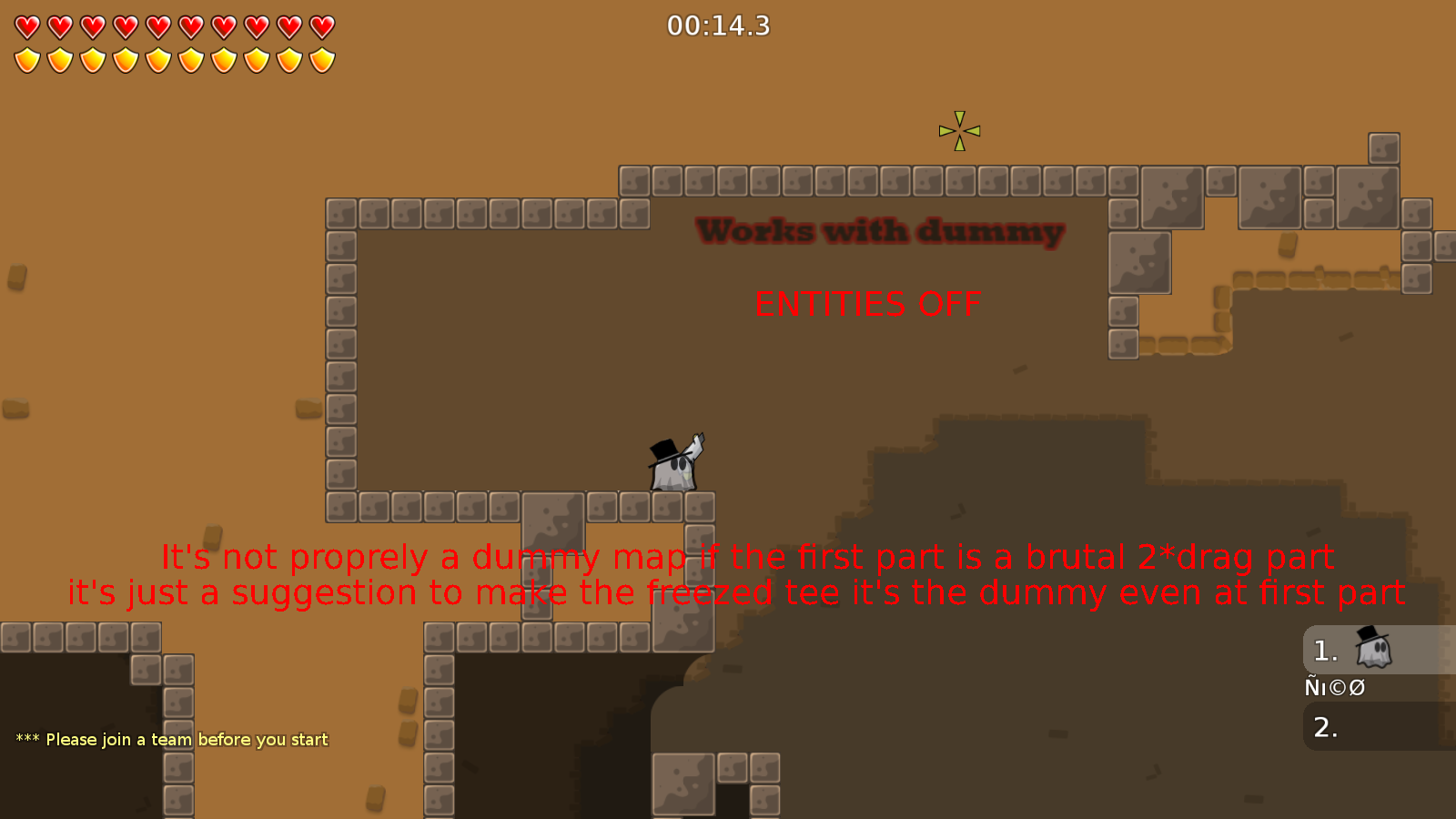This screenshot has height=819, width=1456.
Task: Click the rank 2 scoreboard row
Action: (x=1374, y=725)
